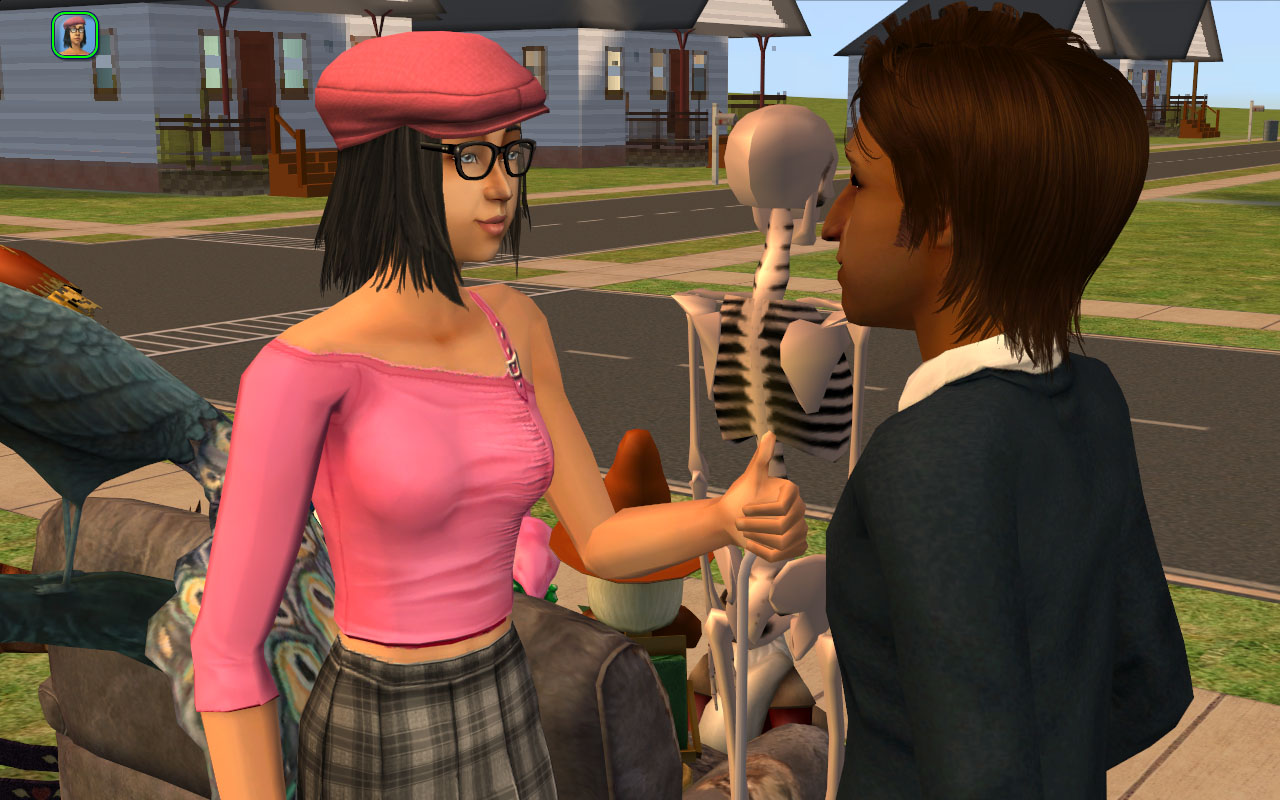Select the Sim portrait in the corner
The image size is (1280, 800).
(x=74, y=34)
